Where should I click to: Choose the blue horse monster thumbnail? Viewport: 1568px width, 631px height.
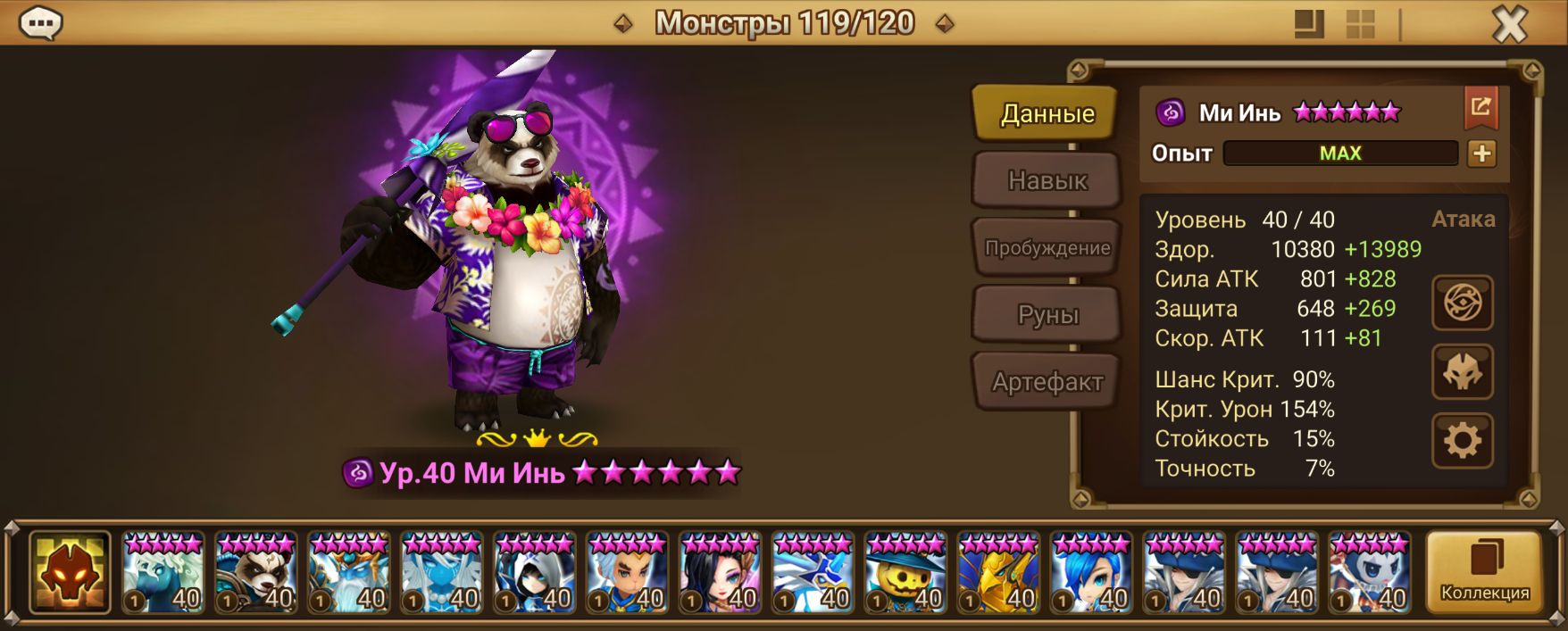(x=163, y=572)
